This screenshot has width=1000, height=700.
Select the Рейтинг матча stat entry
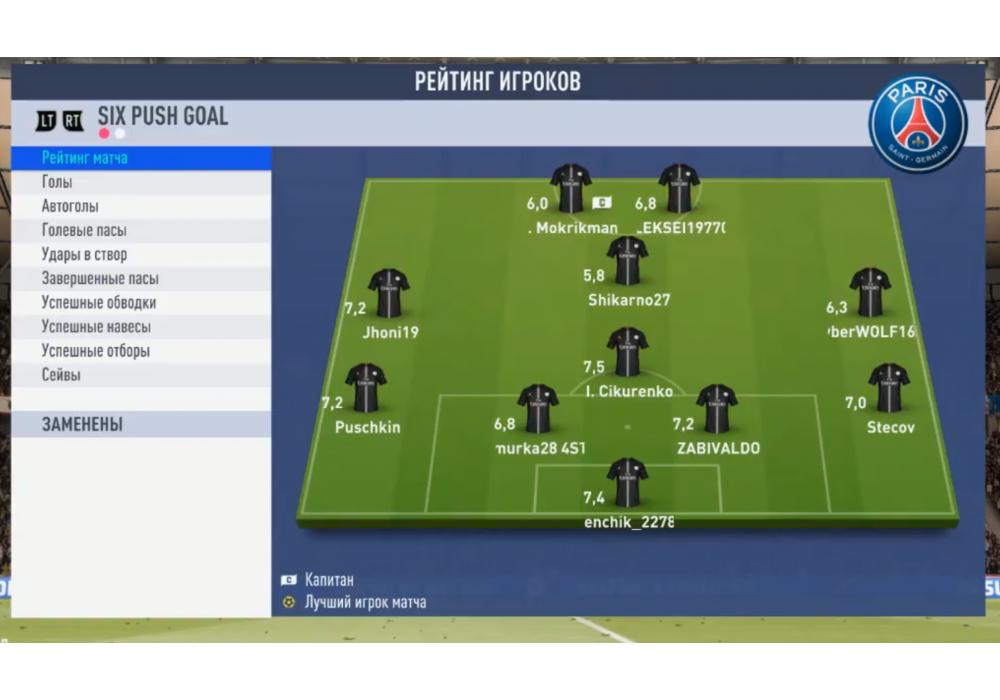[140, 158]
